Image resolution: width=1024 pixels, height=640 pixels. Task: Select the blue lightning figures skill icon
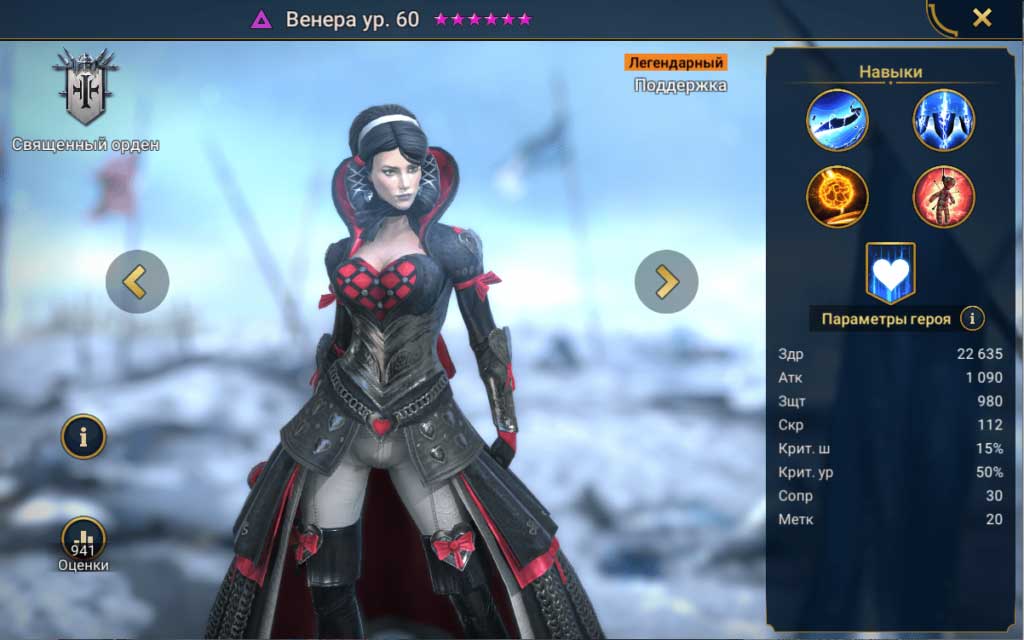coord(943,120)
